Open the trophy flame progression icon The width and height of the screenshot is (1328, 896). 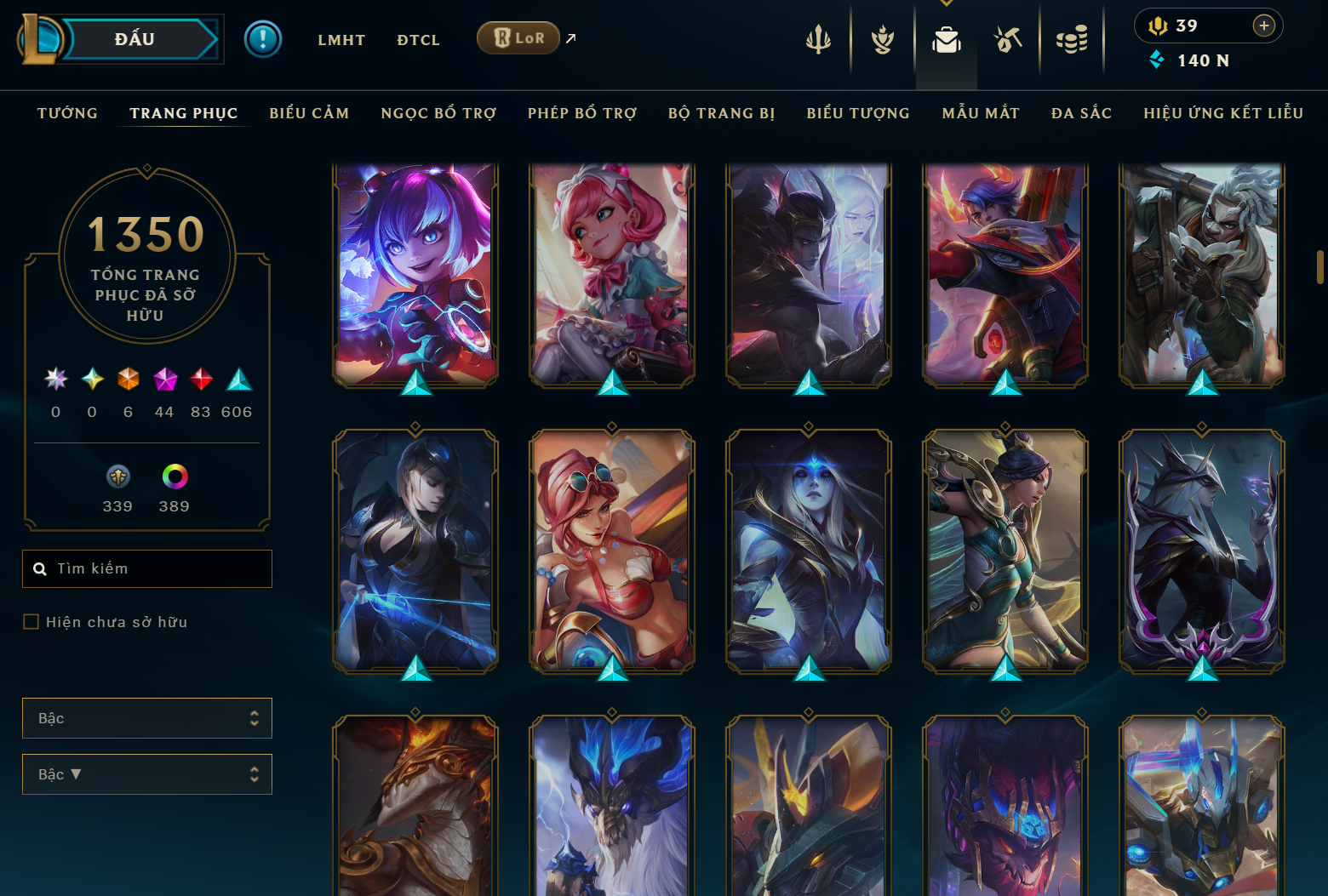click(882, 38)
